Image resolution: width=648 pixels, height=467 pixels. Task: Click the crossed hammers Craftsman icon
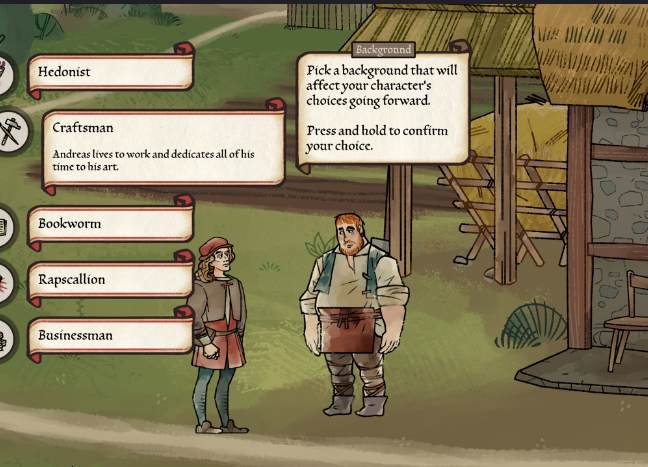12,130
